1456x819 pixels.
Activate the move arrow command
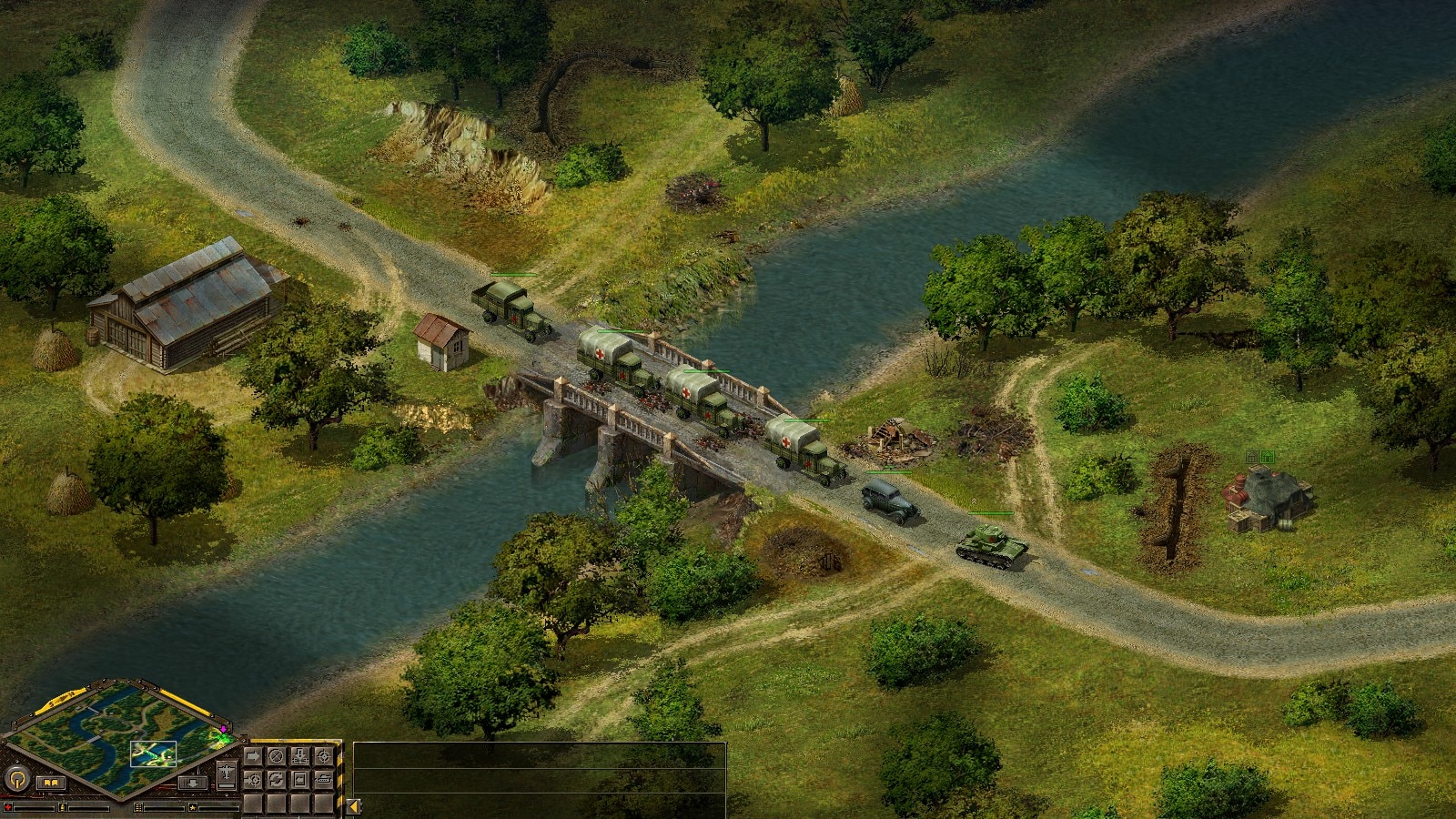point(253,756)
